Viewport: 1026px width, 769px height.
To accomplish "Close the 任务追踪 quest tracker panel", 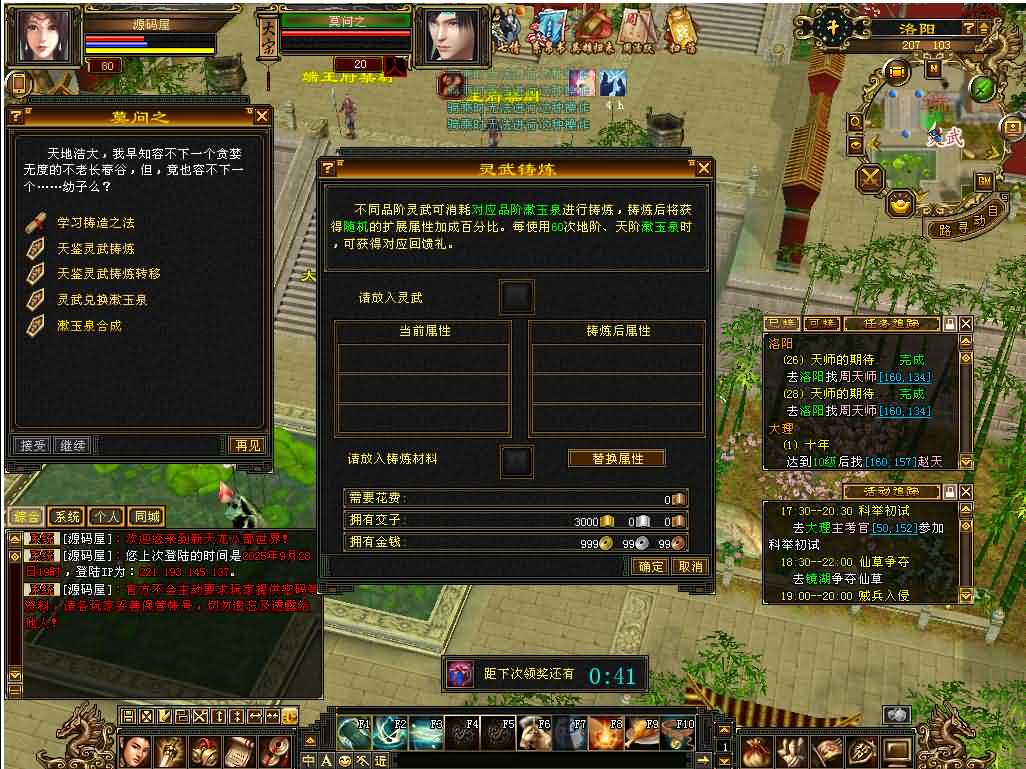I will pyautogui.click(x=966, y=324).
